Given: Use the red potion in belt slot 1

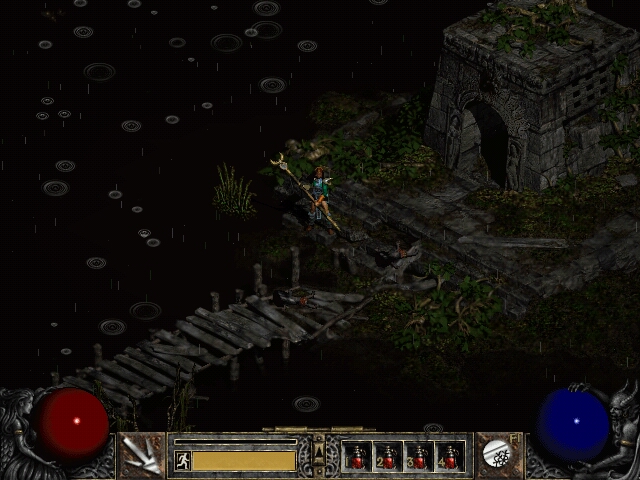Looking at the screenshot, I should pyautogui.click(x=357, y=457).
